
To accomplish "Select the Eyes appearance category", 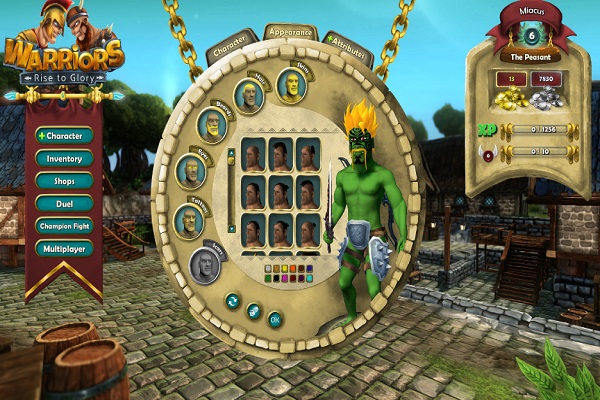I will 192,170.
